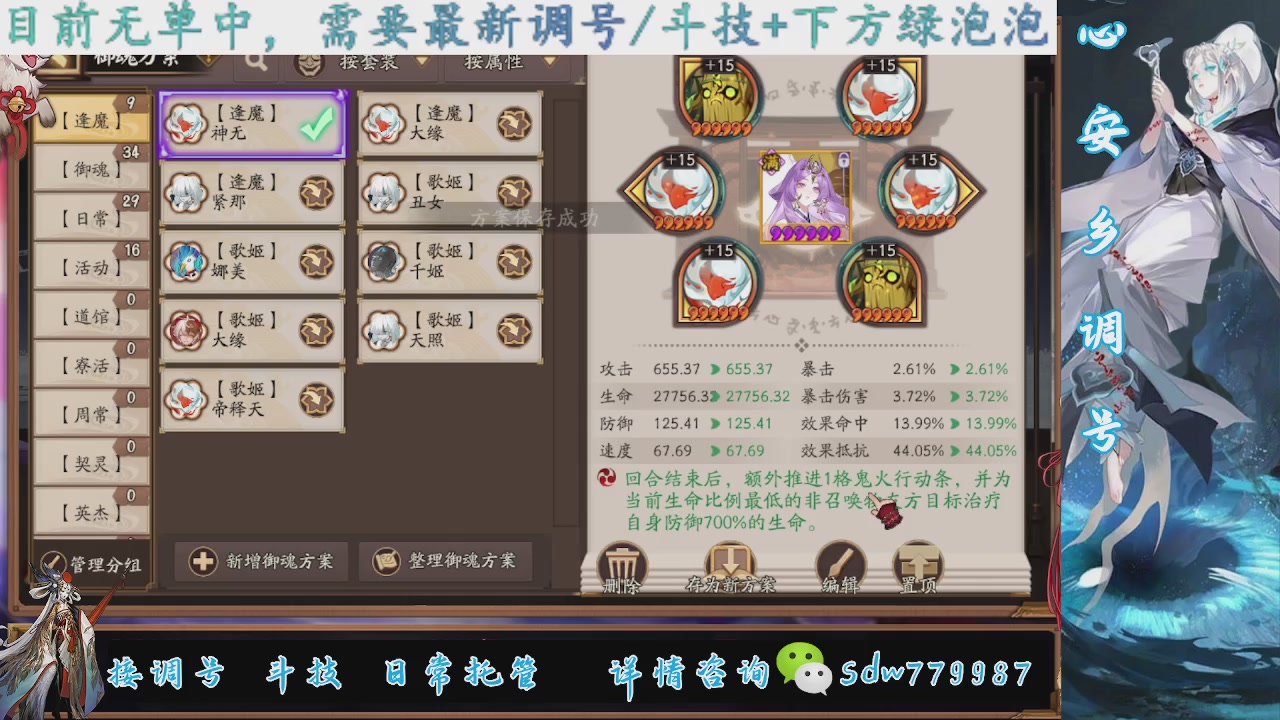The image size is (1280, 720).
Task: Click the 管理分组 checkmark icon
Action: tap(55, 563)
